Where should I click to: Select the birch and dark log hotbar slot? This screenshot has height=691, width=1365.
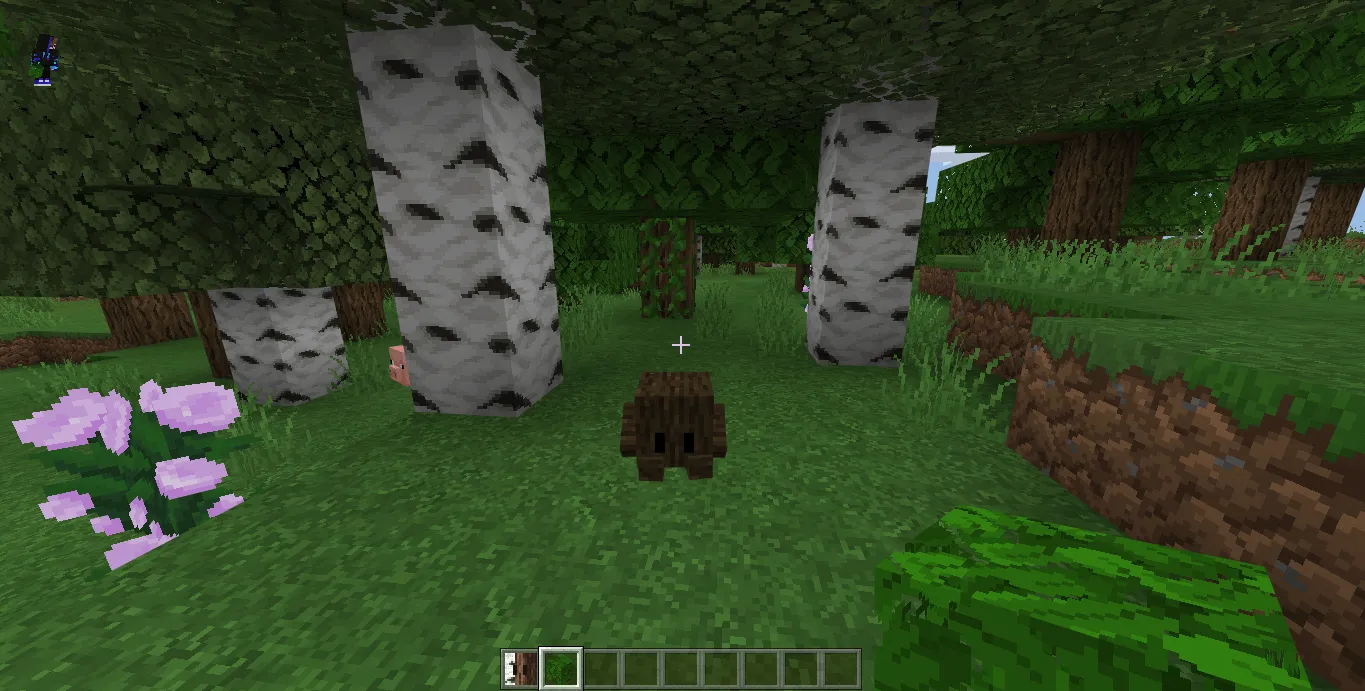(x=520, y=668)
